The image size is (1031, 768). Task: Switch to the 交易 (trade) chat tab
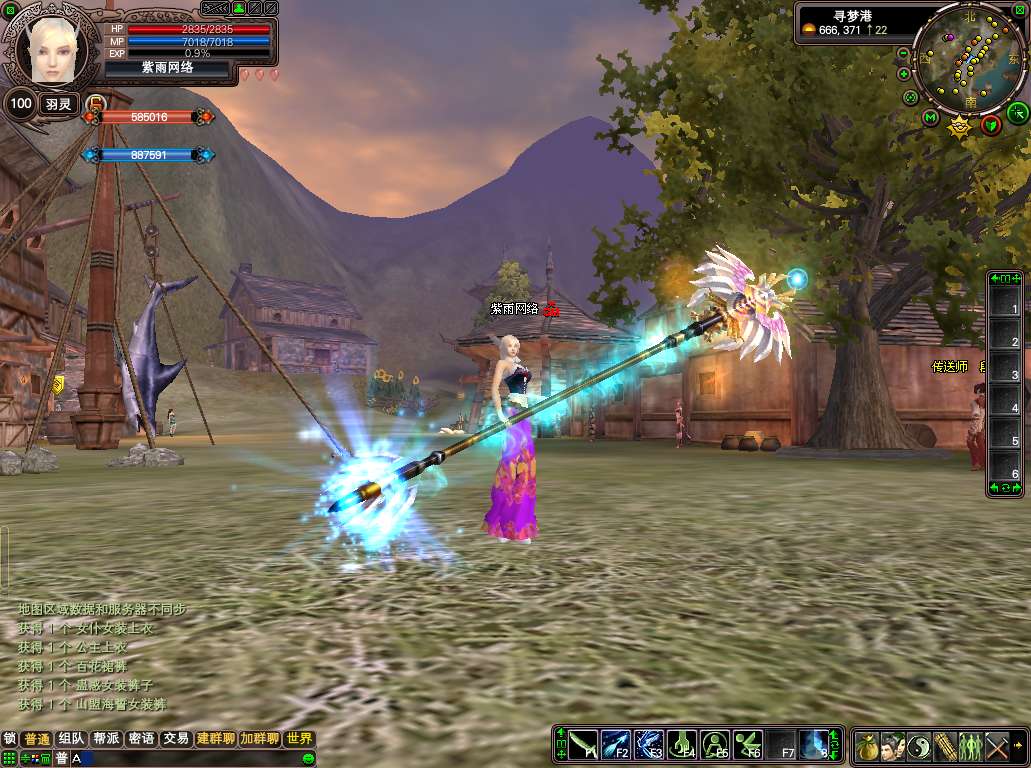pyautogui.click(x=176, y=739)
